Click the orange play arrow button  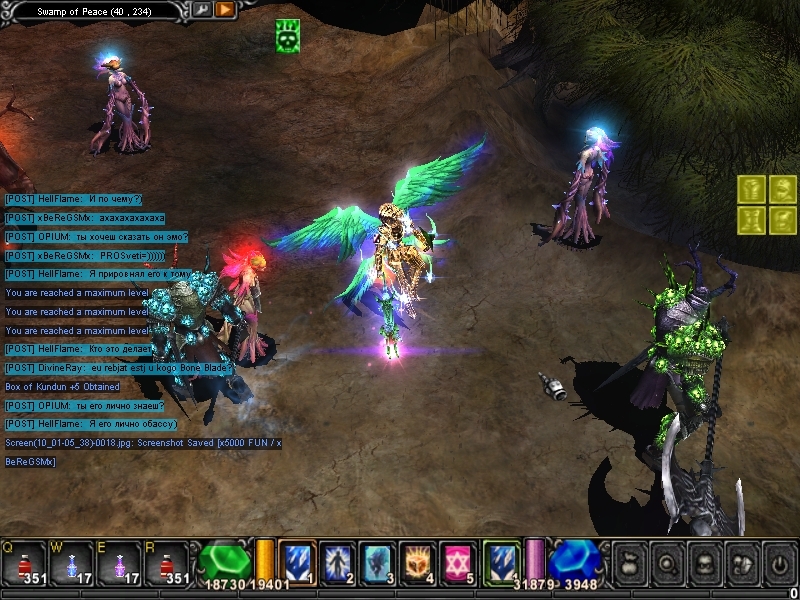coord(225,10)
